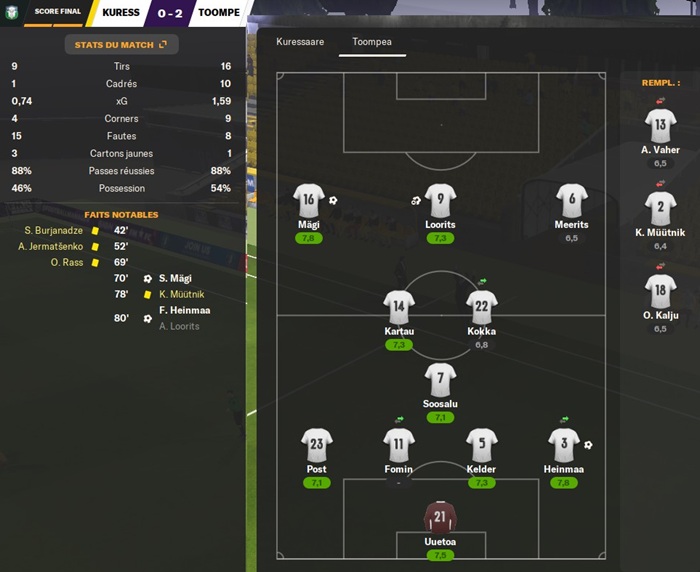This screenshot has height=572, width=700.
Task: Show F. Heinmaa's 80' goal event
Action: 184,310
